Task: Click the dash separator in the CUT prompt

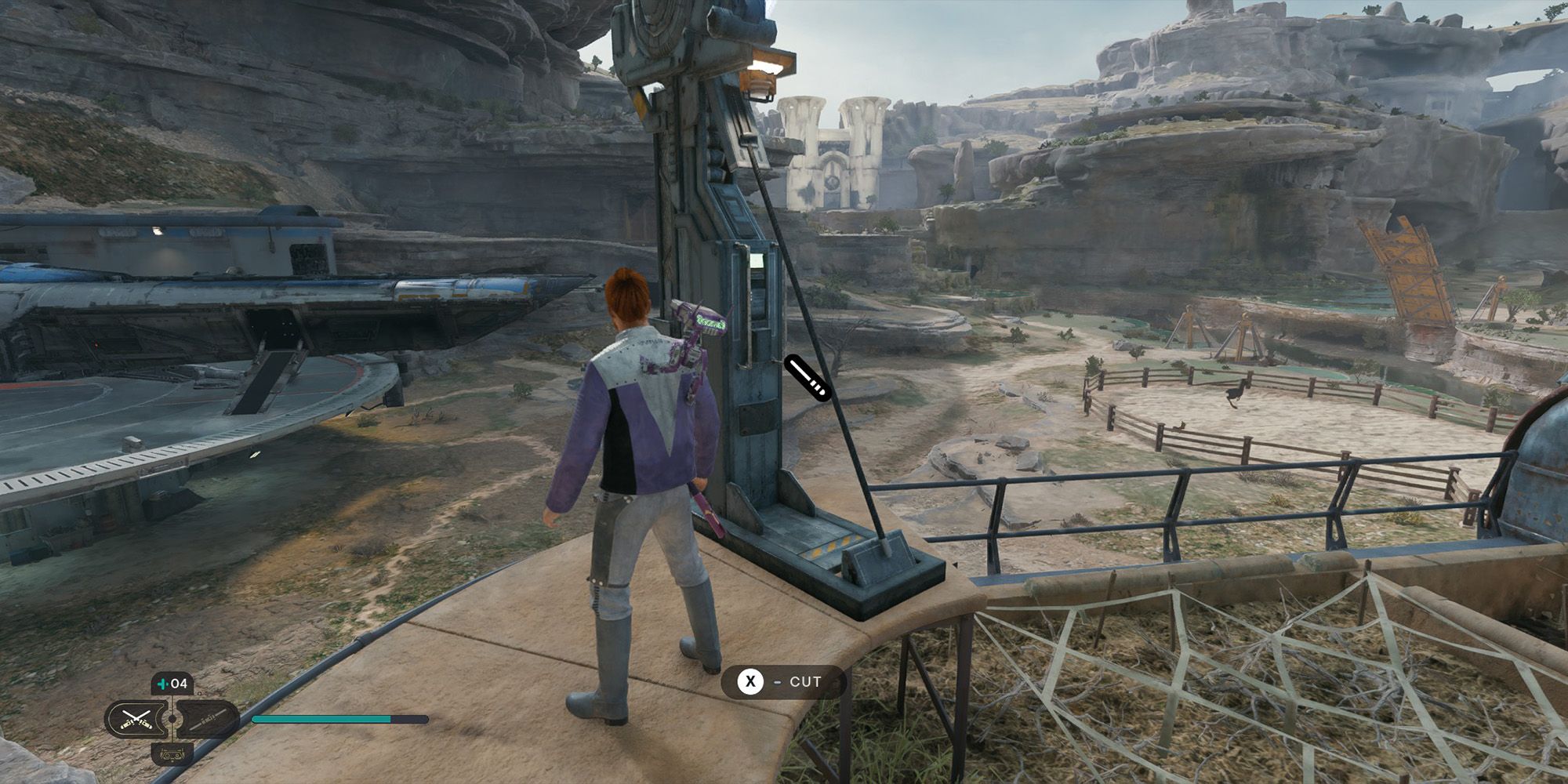Action: [x=777, y=682]
